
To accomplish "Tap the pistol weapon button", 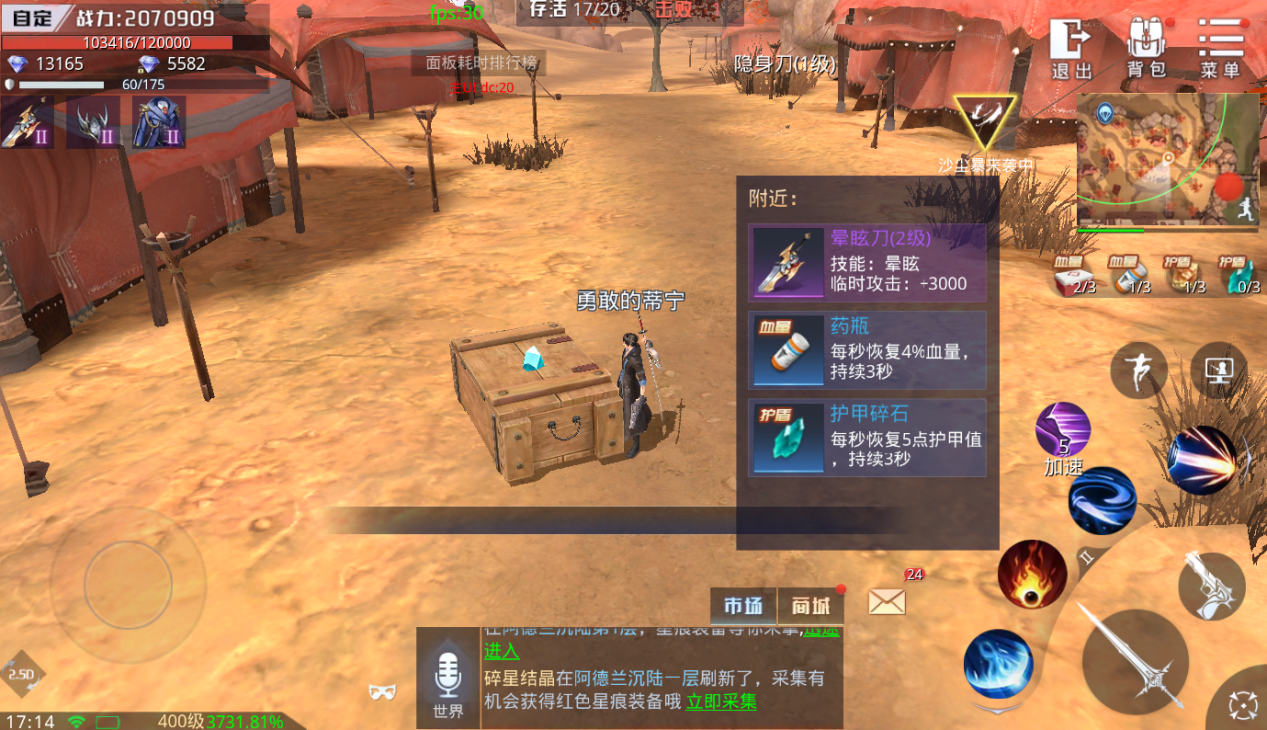I will click(x=1211, y=586).
